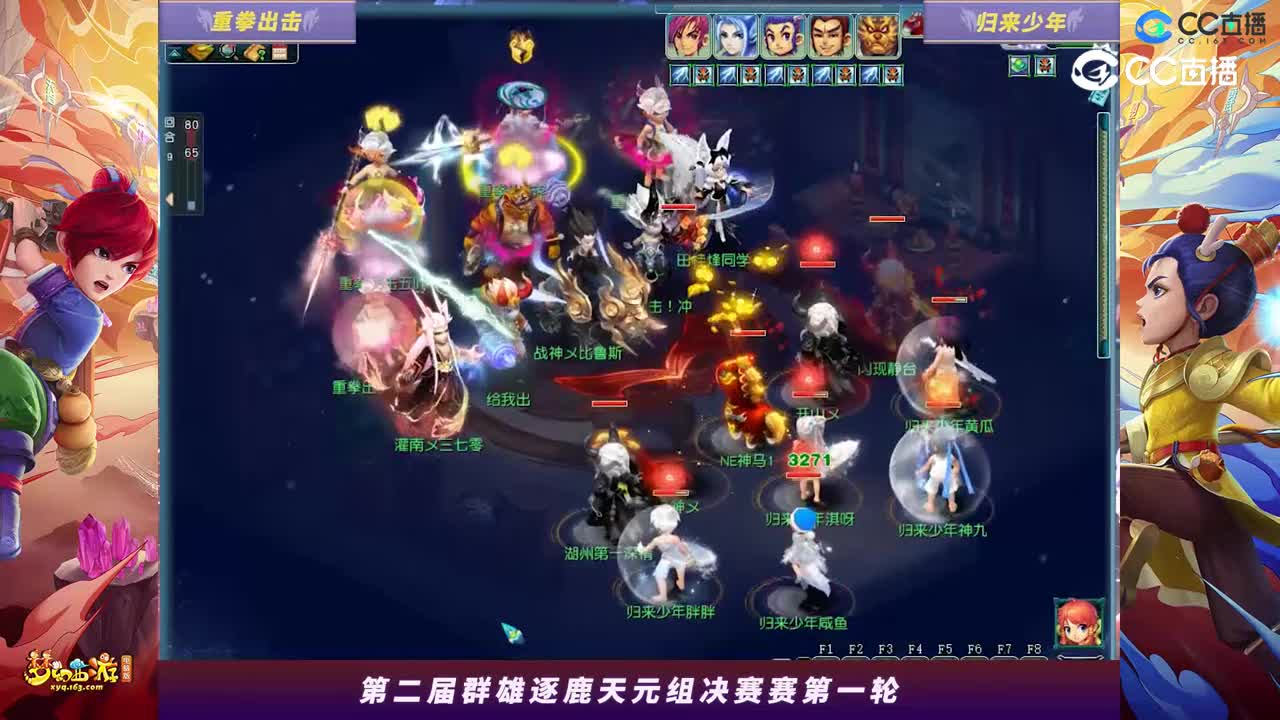Click the green HP bar slider on the left
The width and height of the screenshot is (1280, 720).
coord(191,205)
